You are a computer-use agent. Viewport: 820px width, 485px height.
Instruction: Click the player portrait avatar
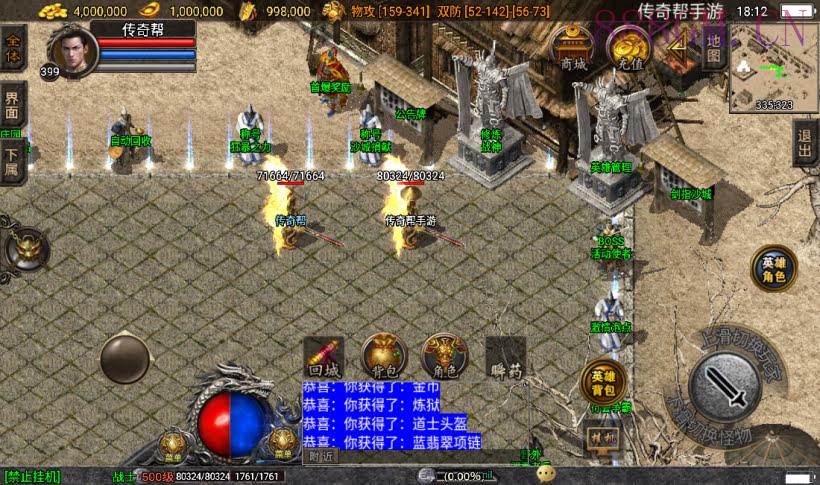tap(74, 50)
